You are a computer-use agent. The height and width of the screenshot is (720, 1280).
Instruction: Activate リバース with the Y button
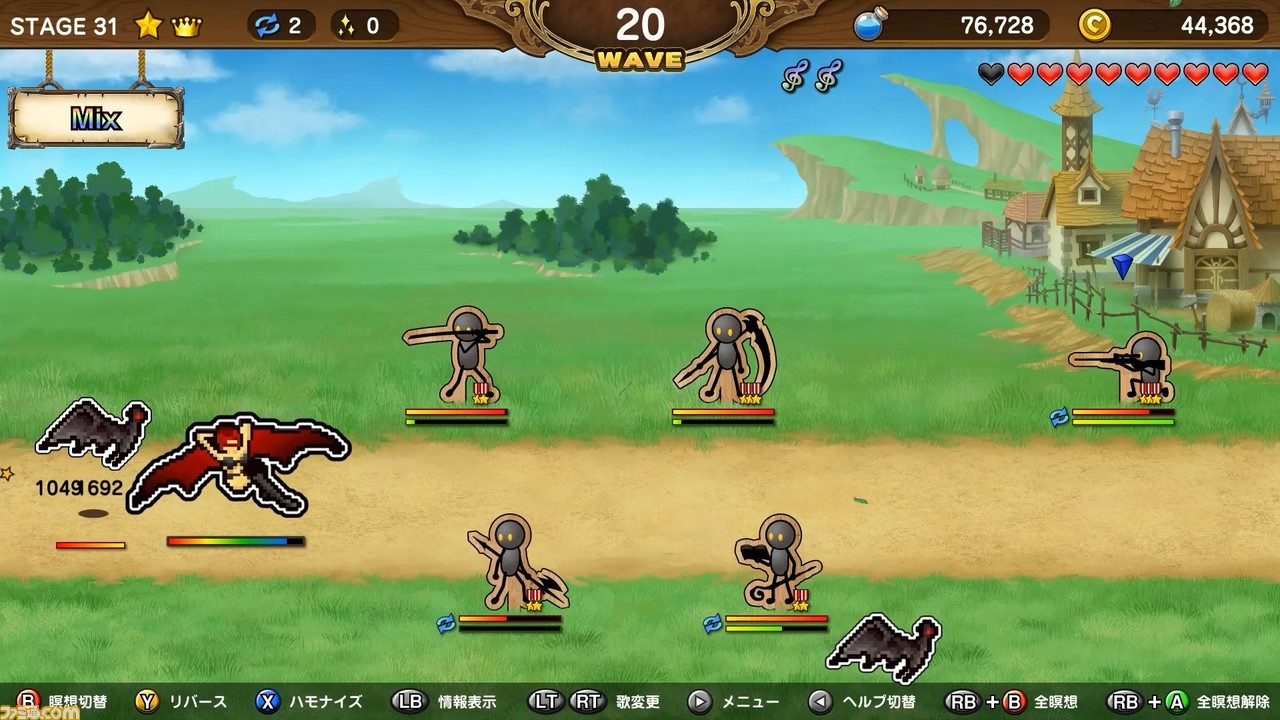click(x=143, y=701)
